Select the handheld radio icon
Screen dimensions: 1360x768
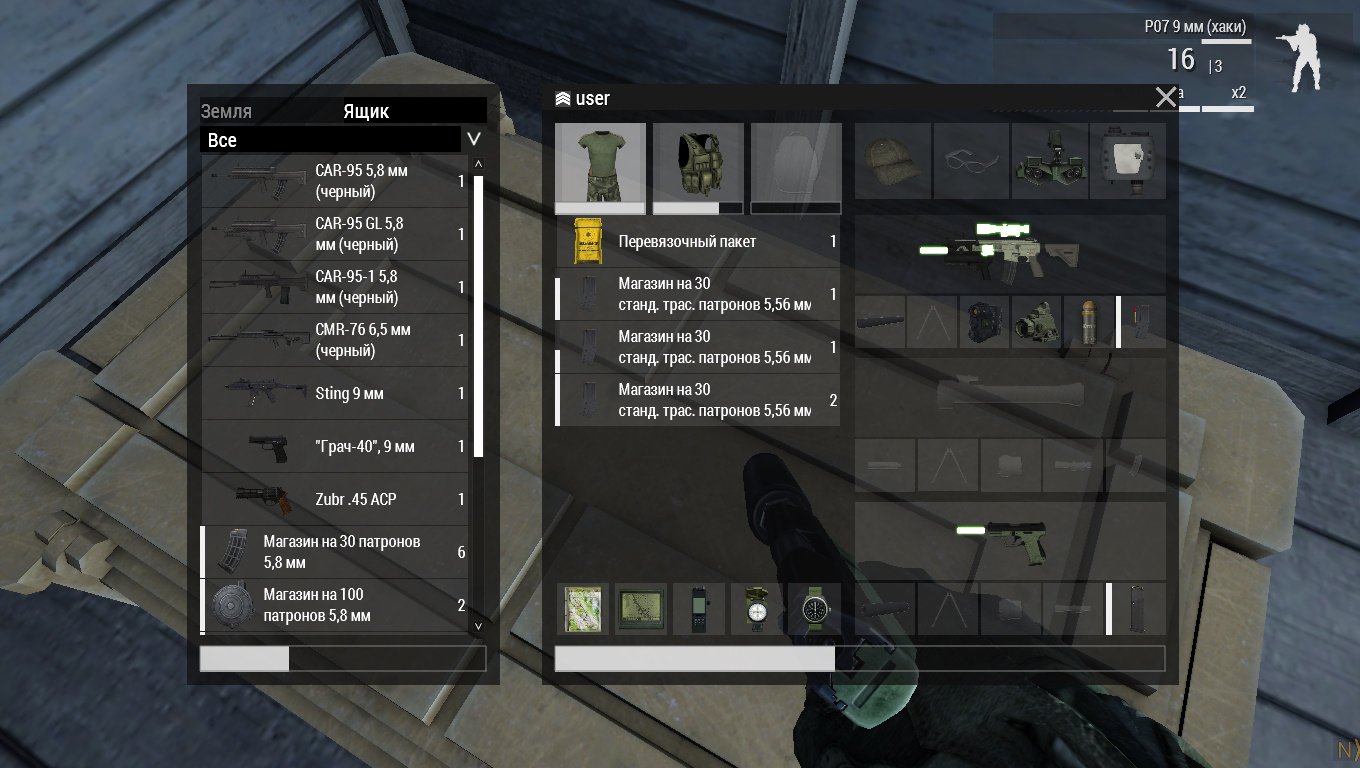(698, 608)
